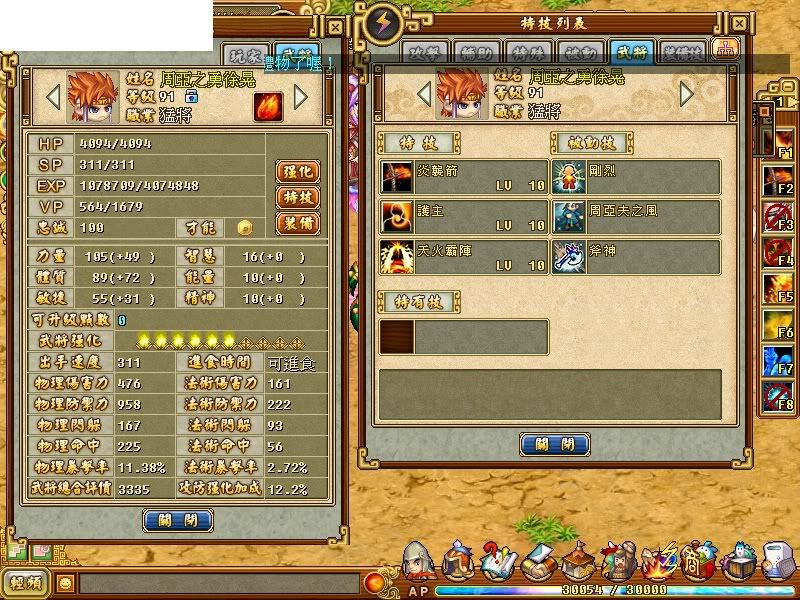Select the 天火霸陣 skill icon
Screen dimensions: 800x600
[x=397, y=256]
